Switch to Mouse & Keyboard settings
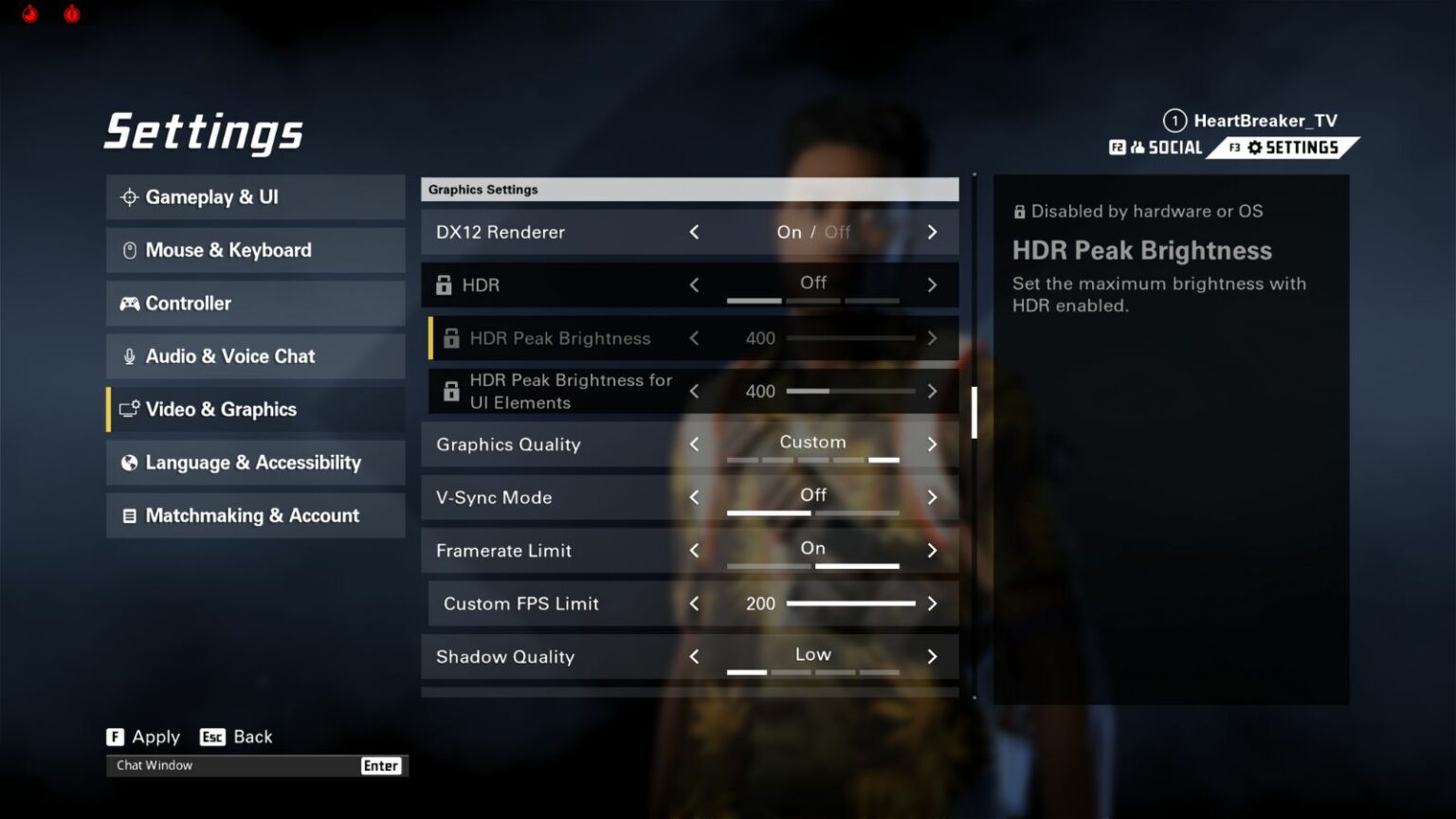This screenshot has width=1456, height=819. (255, 250)
